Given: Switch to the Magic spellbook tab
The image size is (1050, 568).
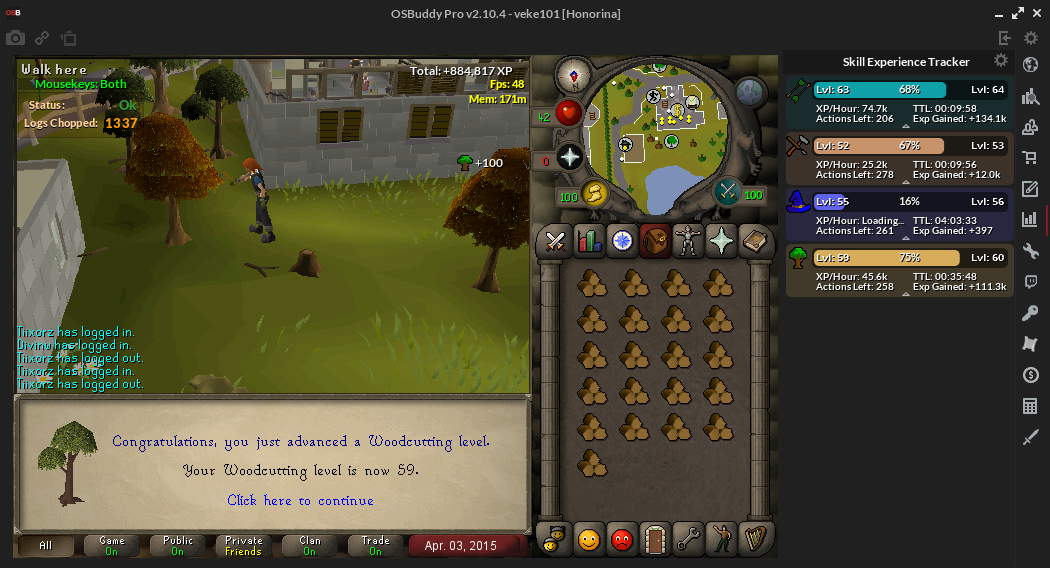Looking at the screenshot, I should [752, 240].
